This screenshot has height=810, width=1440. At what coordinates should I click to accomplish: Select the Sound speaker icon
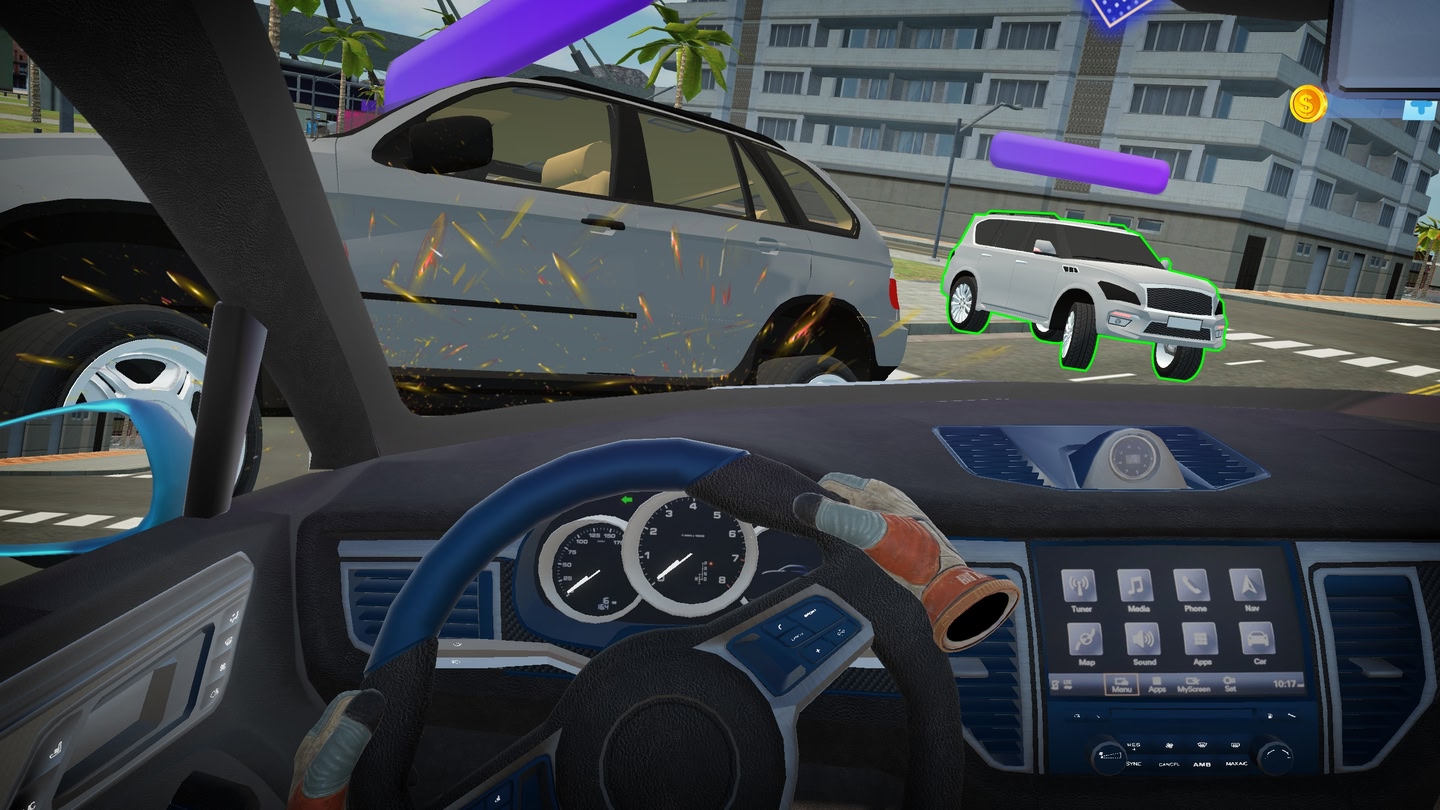(1143, 639)
